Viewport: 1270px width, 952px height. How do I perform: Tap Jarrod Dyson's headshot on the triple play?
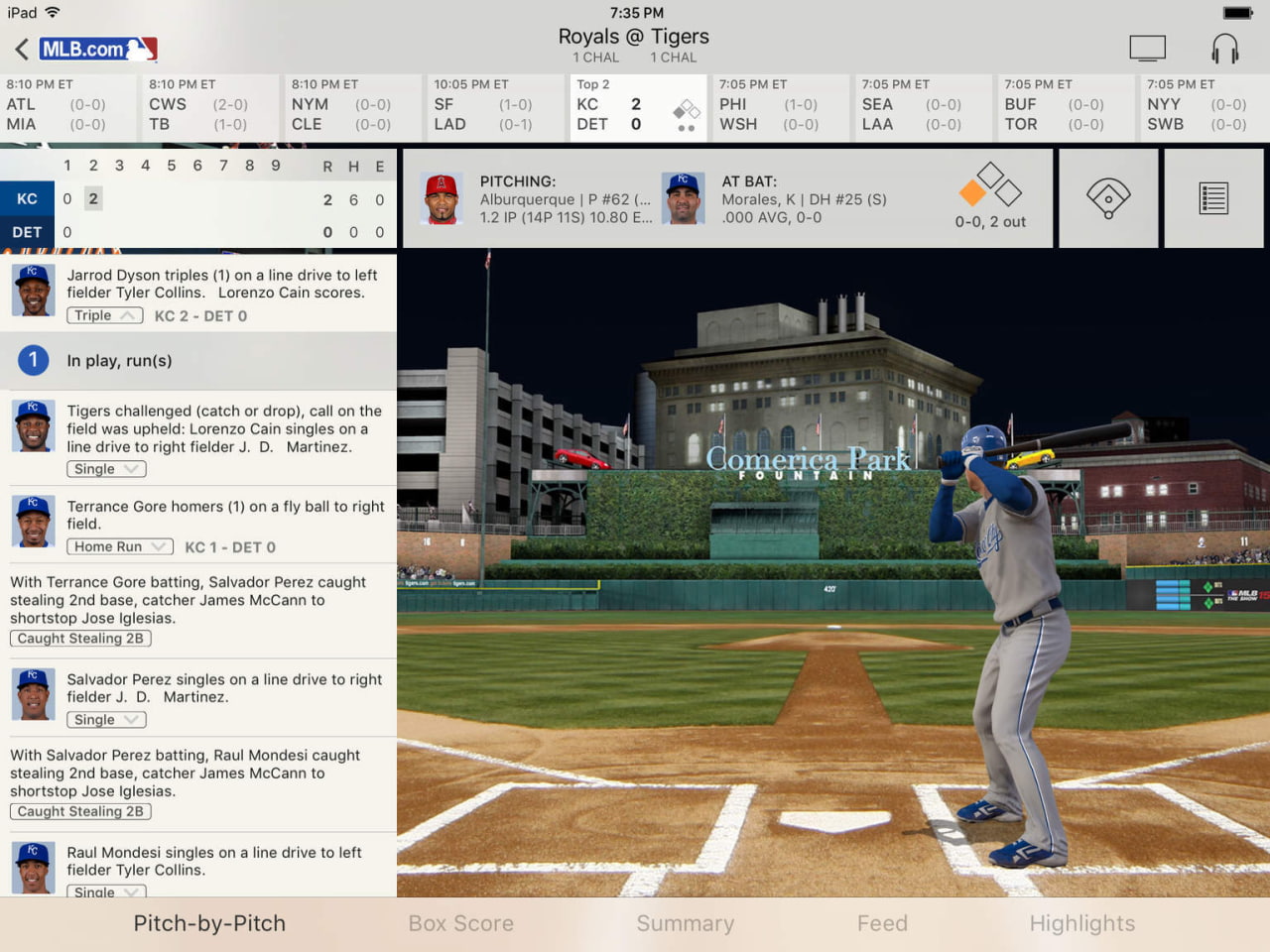(33, 291)
